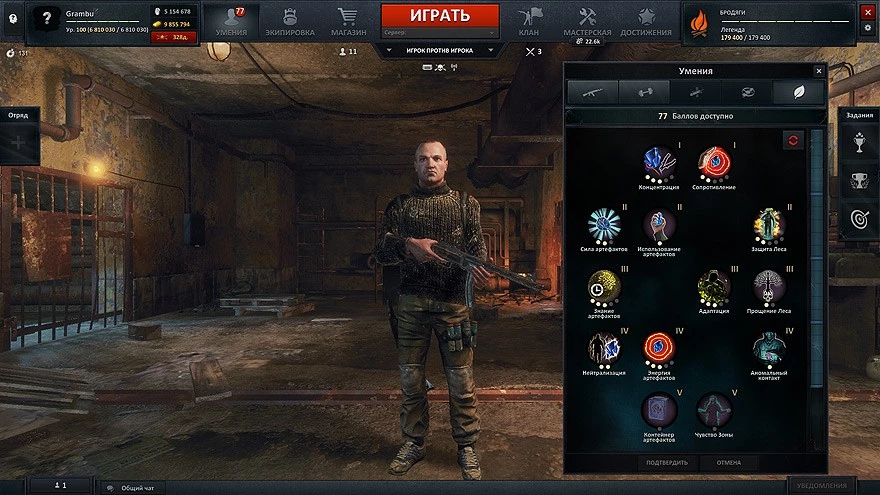The height and width of the screenshot is (495, 880).
Task: Choose the Аномальный контакт skill
Action: 769,349
